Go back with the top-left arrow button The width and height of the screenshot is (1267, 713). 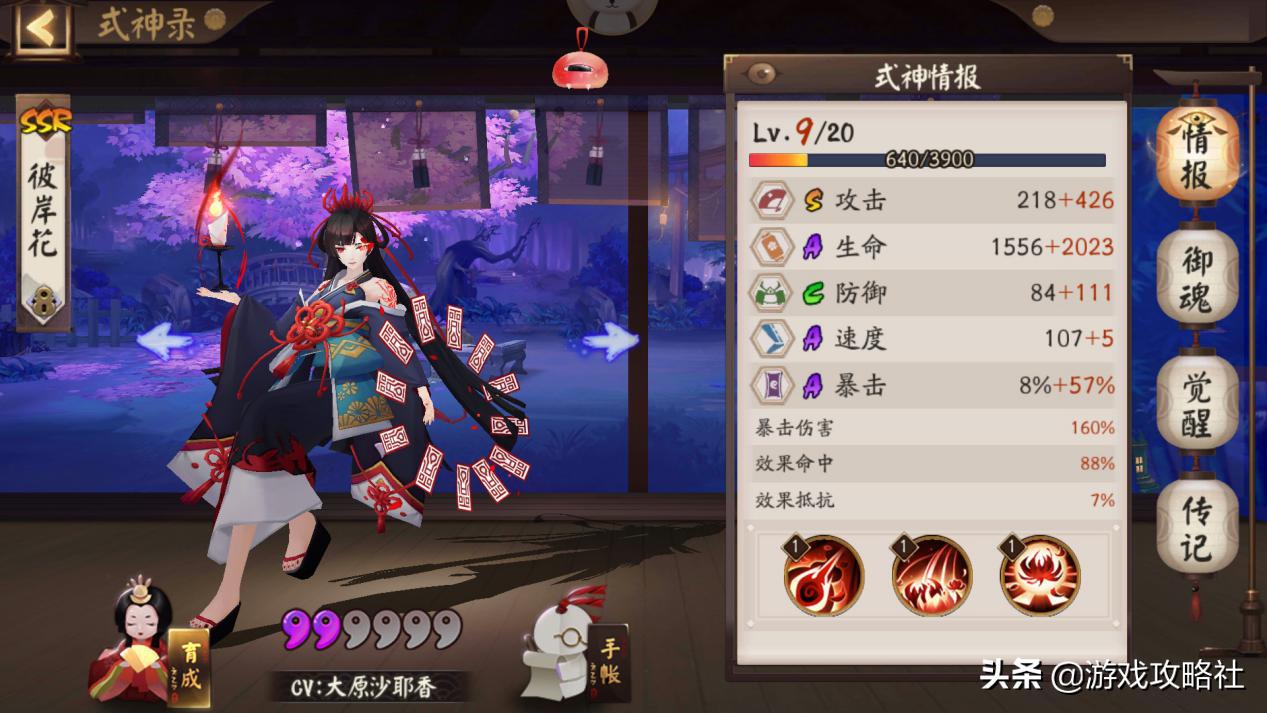[x=40, y=27]
